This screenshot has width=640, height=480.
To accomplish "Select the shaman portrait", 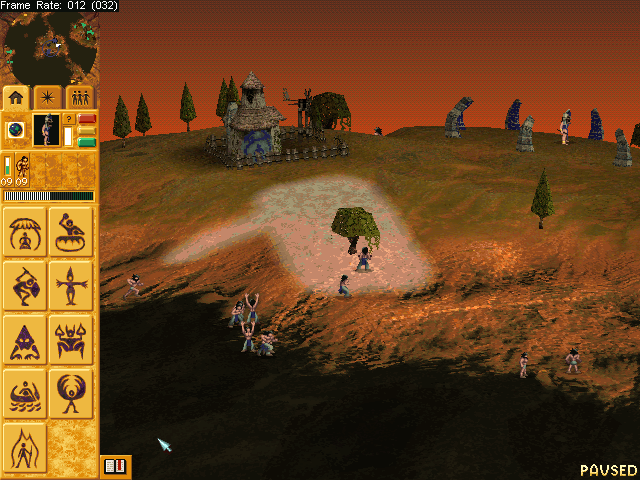I will click(46, 130).
